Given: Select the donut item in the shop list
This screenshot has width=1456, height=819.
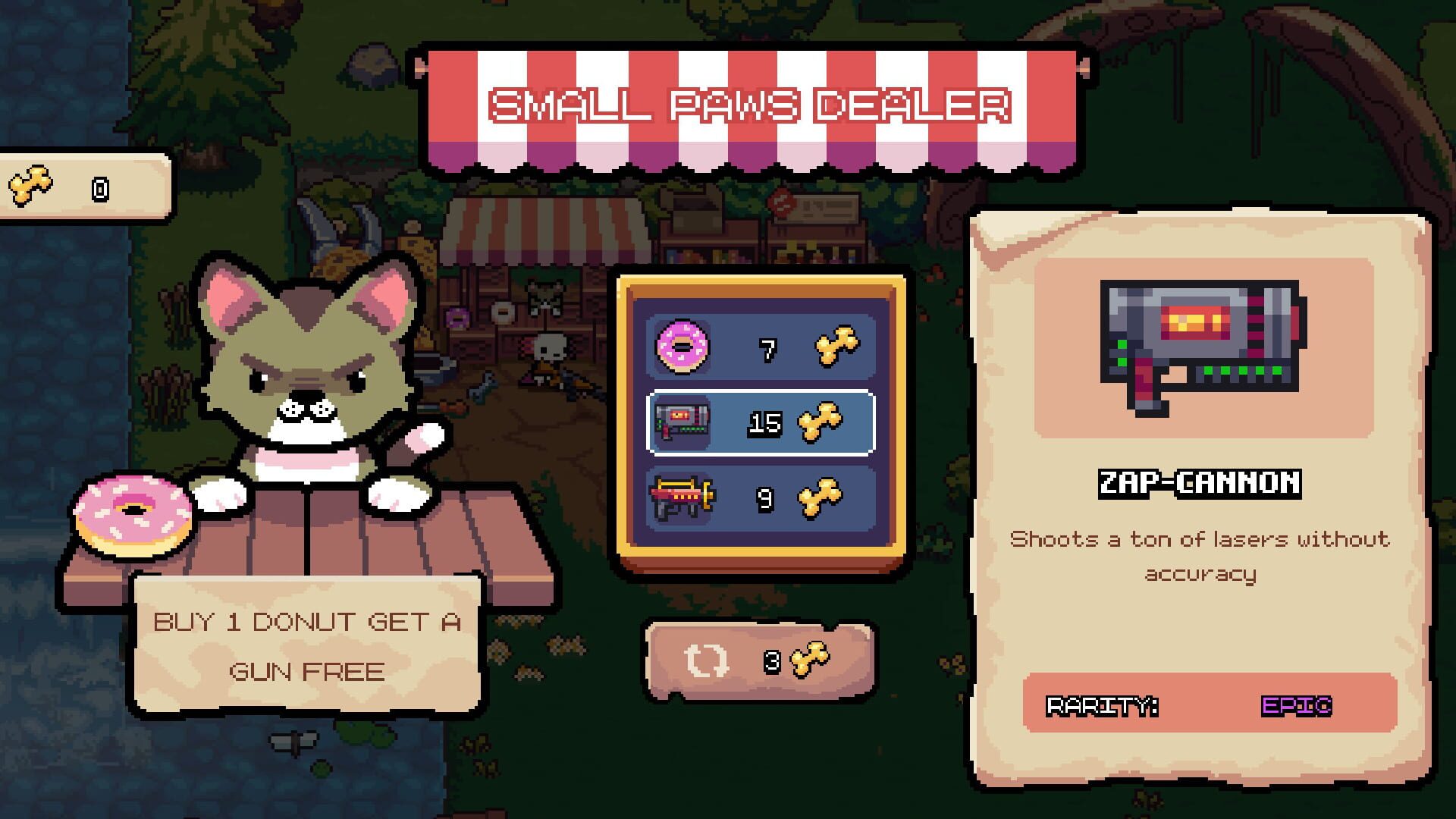Looking at the screenshot, I should tap(758, 345).
